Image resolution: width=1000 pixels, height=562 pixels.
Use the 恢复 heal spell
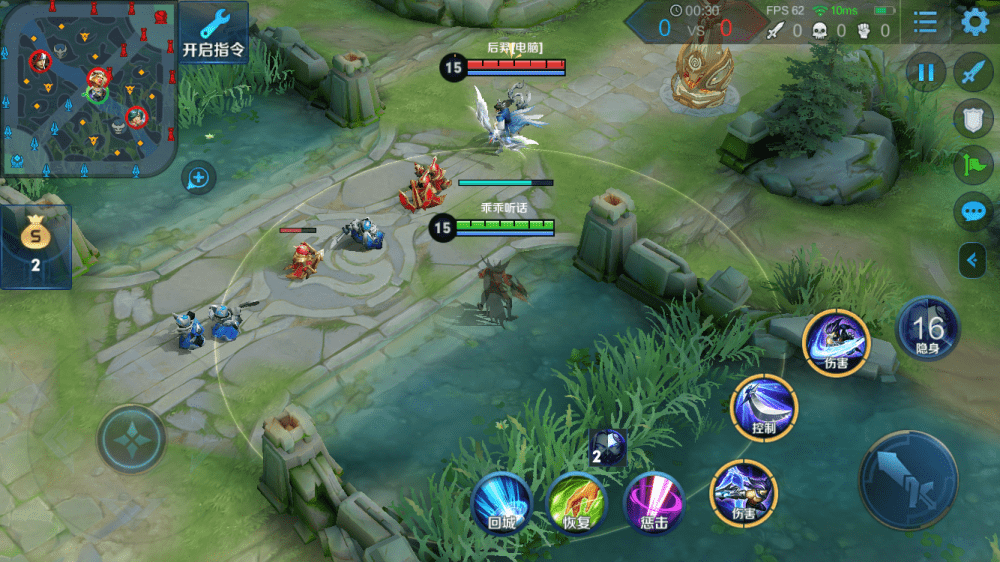tap(577, 501)
